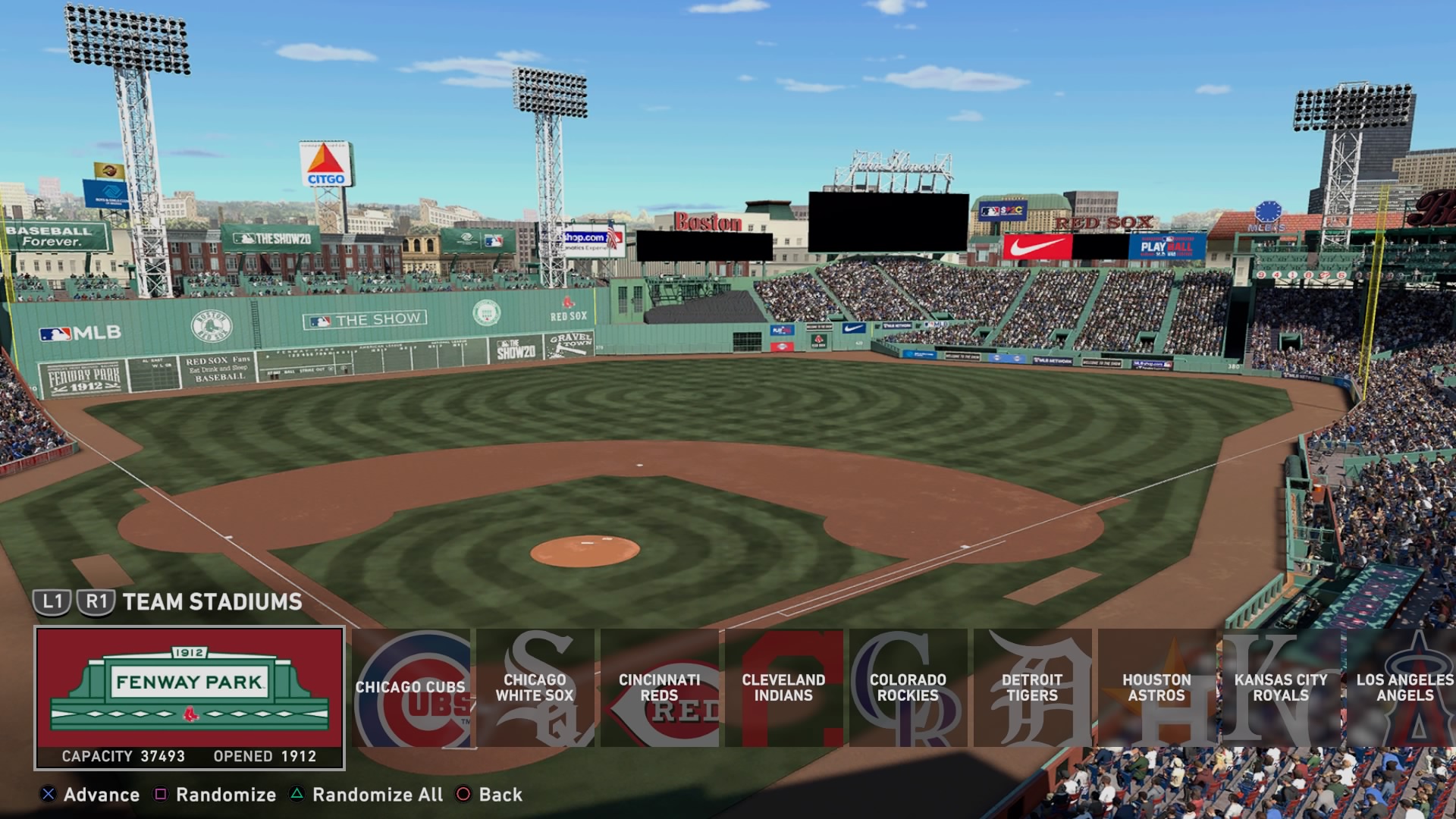
Task: Click the Team Stadiums category header
Action: coord(212,602)
